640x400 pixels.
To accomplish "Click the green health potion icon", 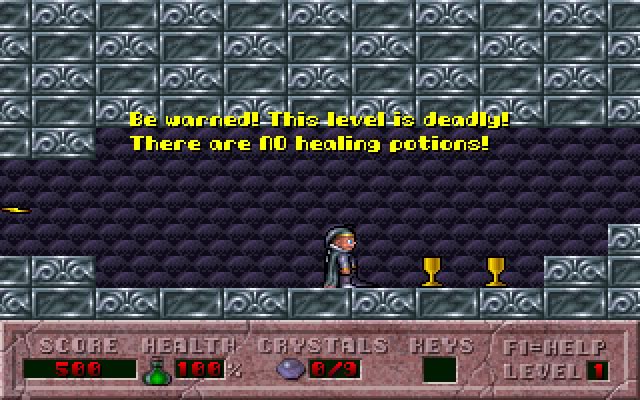I will coord(156,370).
